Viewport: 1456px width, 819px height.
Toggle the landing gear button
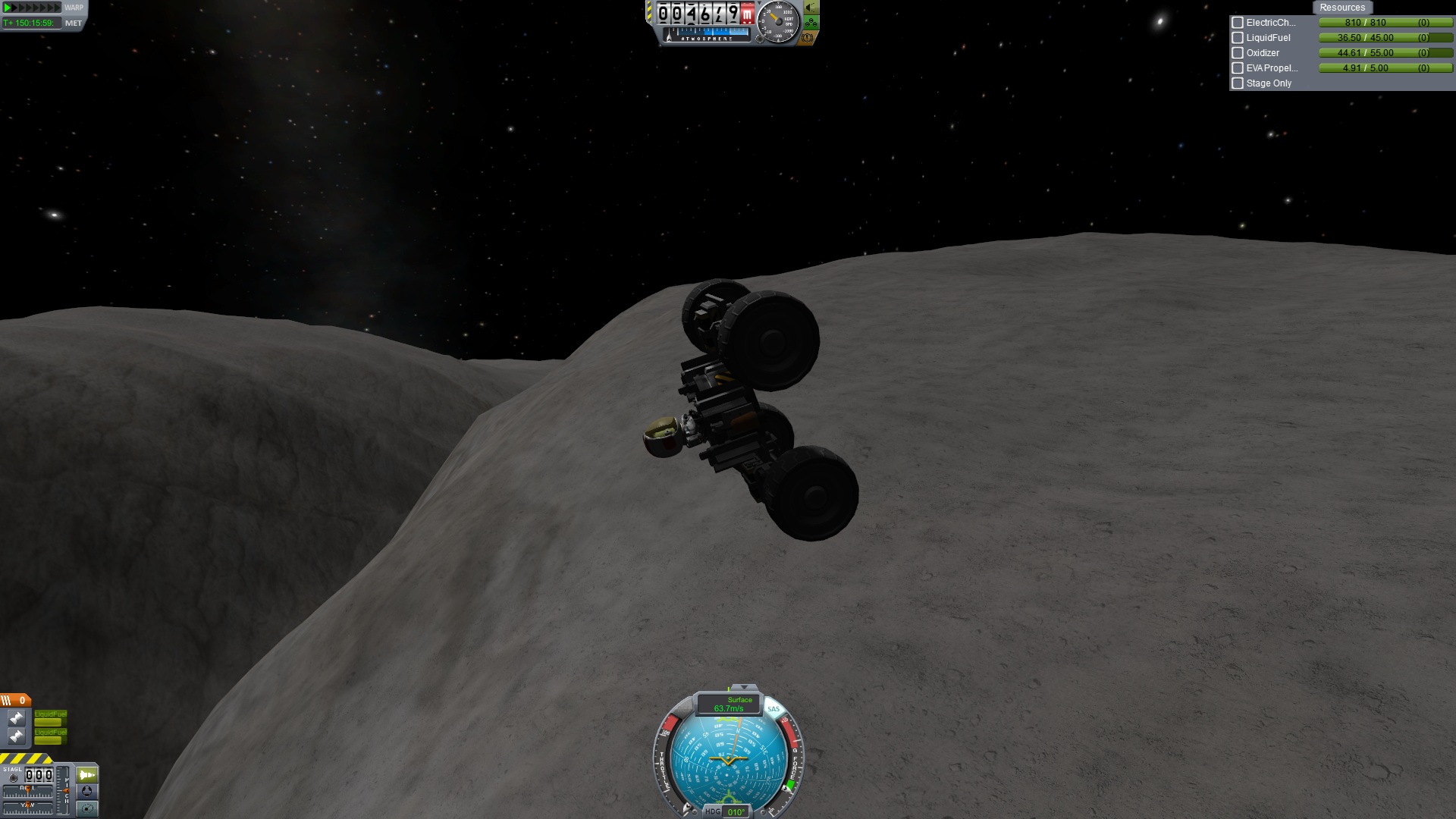(x=811, y=23)
